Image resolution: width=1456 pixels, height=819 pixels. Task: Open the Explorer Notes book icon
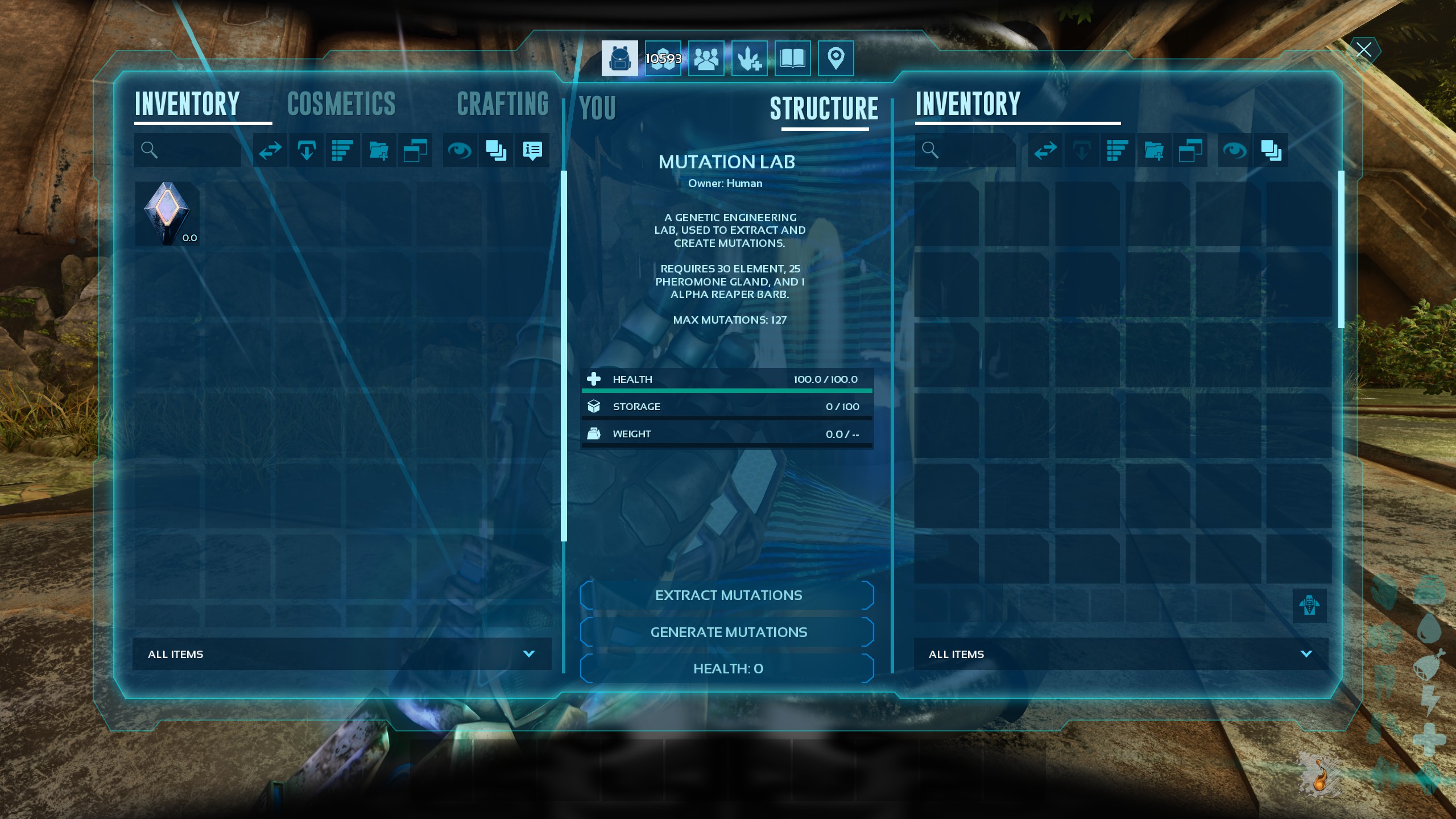click(x=792, y=57)
